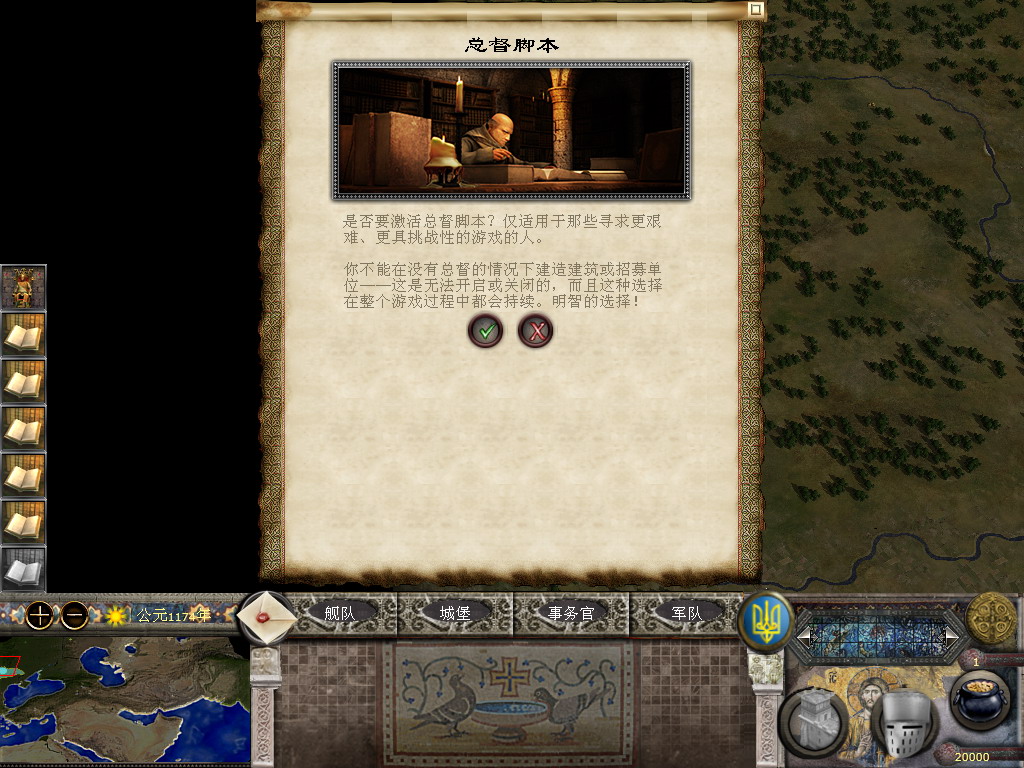Open the king on throne event notification
This screenshot has width=1024, height=768.
pos(23,287)
